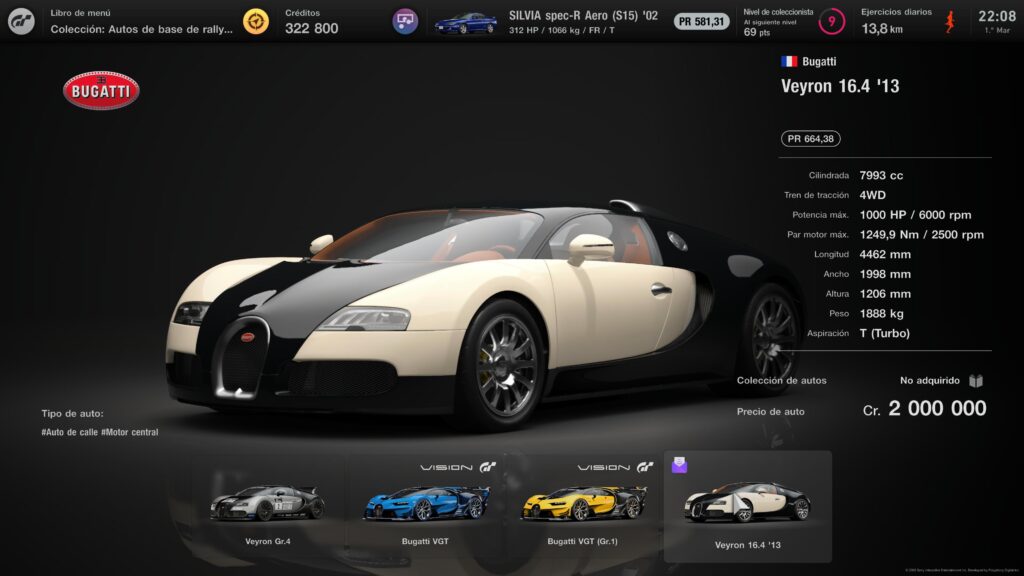Open the Colección de autos book icon
This screenshot has height=576, width=1024.
tap(976, 381)
